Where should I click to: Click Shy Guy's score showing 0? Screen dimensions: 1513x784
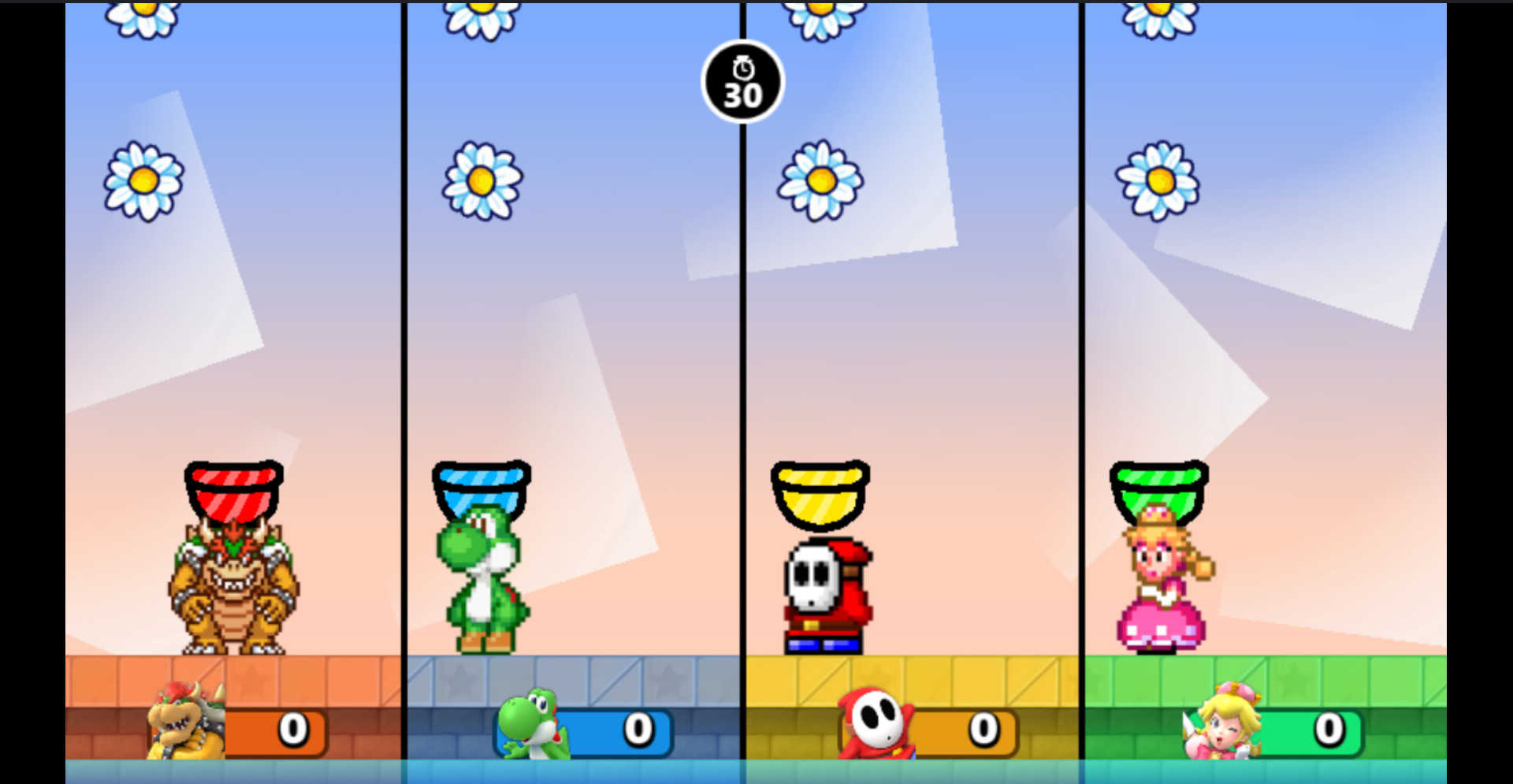pyautogui.click(x=985, y=729)
